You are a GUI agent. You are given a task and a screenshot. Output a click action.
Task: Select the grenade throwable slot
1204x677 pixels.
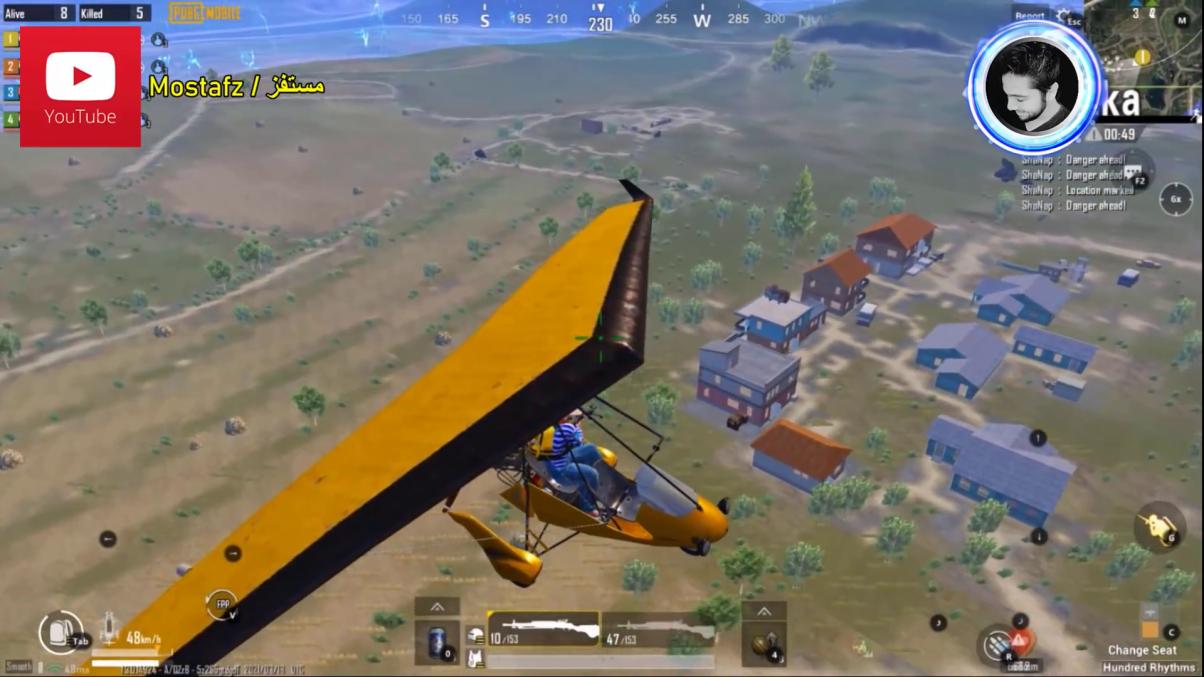[x=763, y=644]
